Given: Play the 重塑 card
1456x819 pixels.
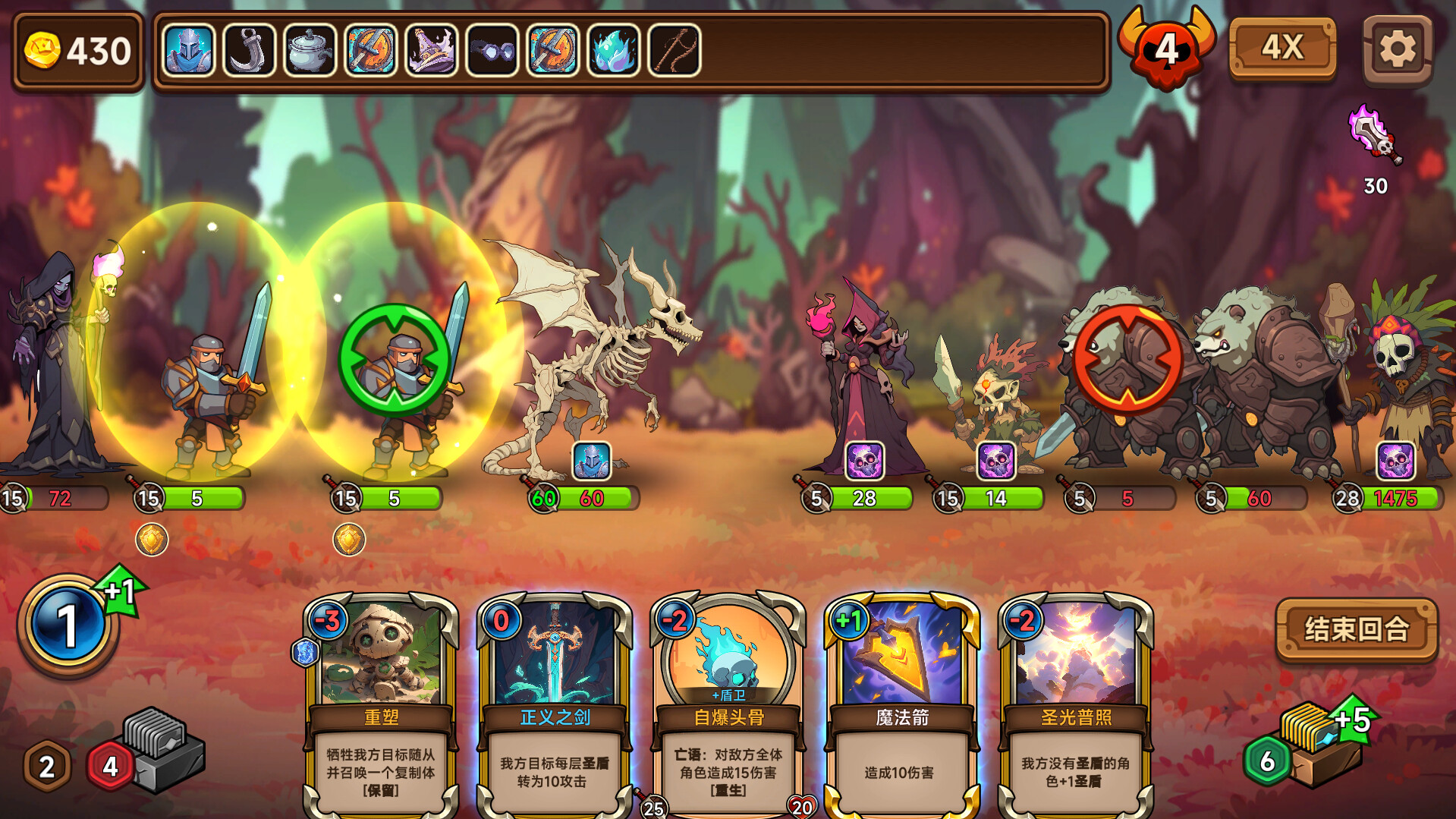Looking at the screenshot, I should point(381,706).
